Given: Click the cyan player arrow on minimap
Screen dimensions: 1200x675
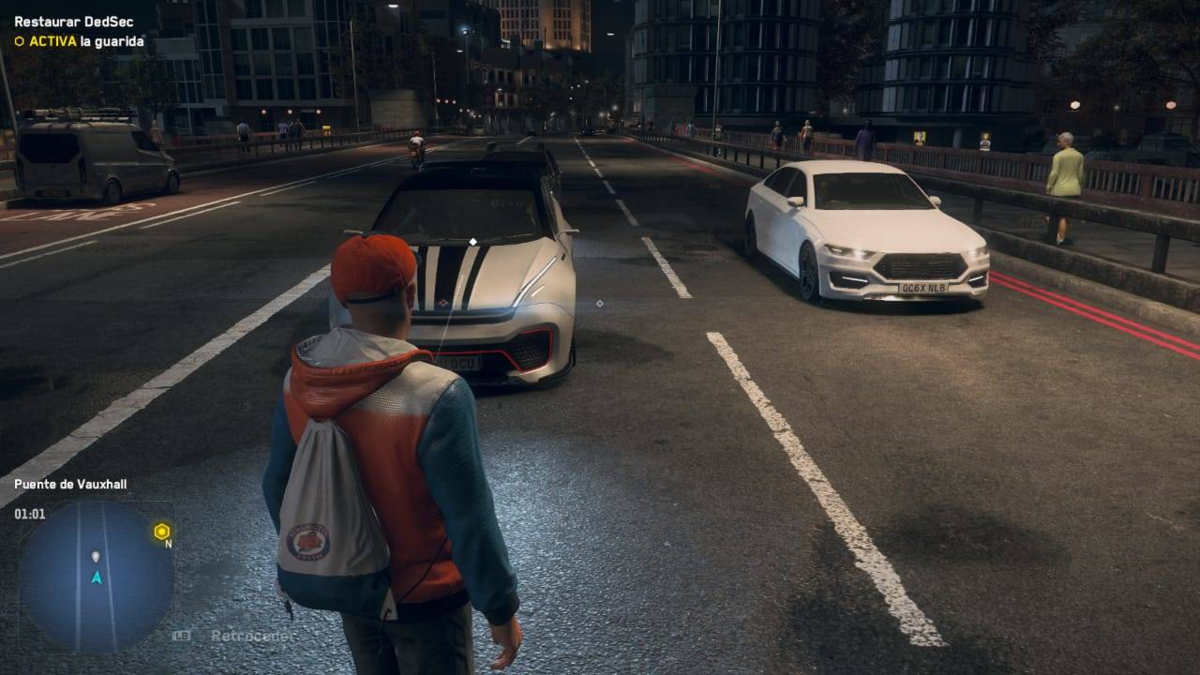Looking at the screenshot, I should coord(96,577).
